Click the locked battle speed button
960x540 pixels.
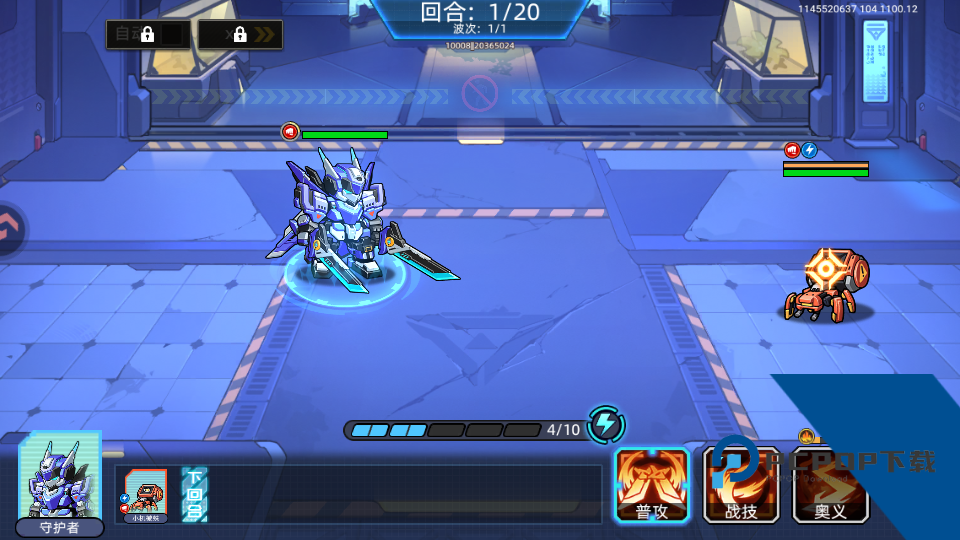[x=240, y=34]
